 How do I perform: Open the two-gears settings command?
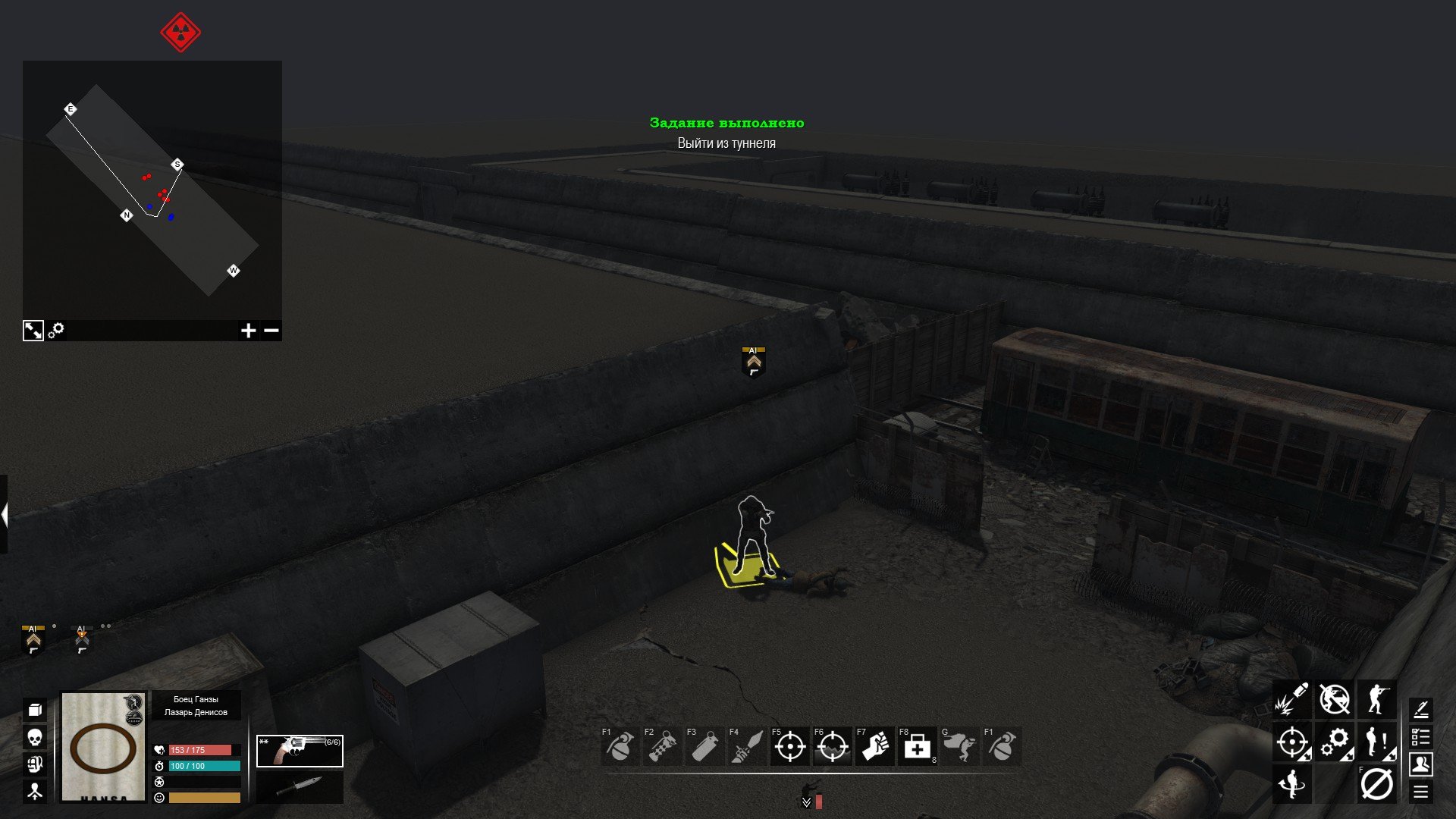pos(1334,742)
